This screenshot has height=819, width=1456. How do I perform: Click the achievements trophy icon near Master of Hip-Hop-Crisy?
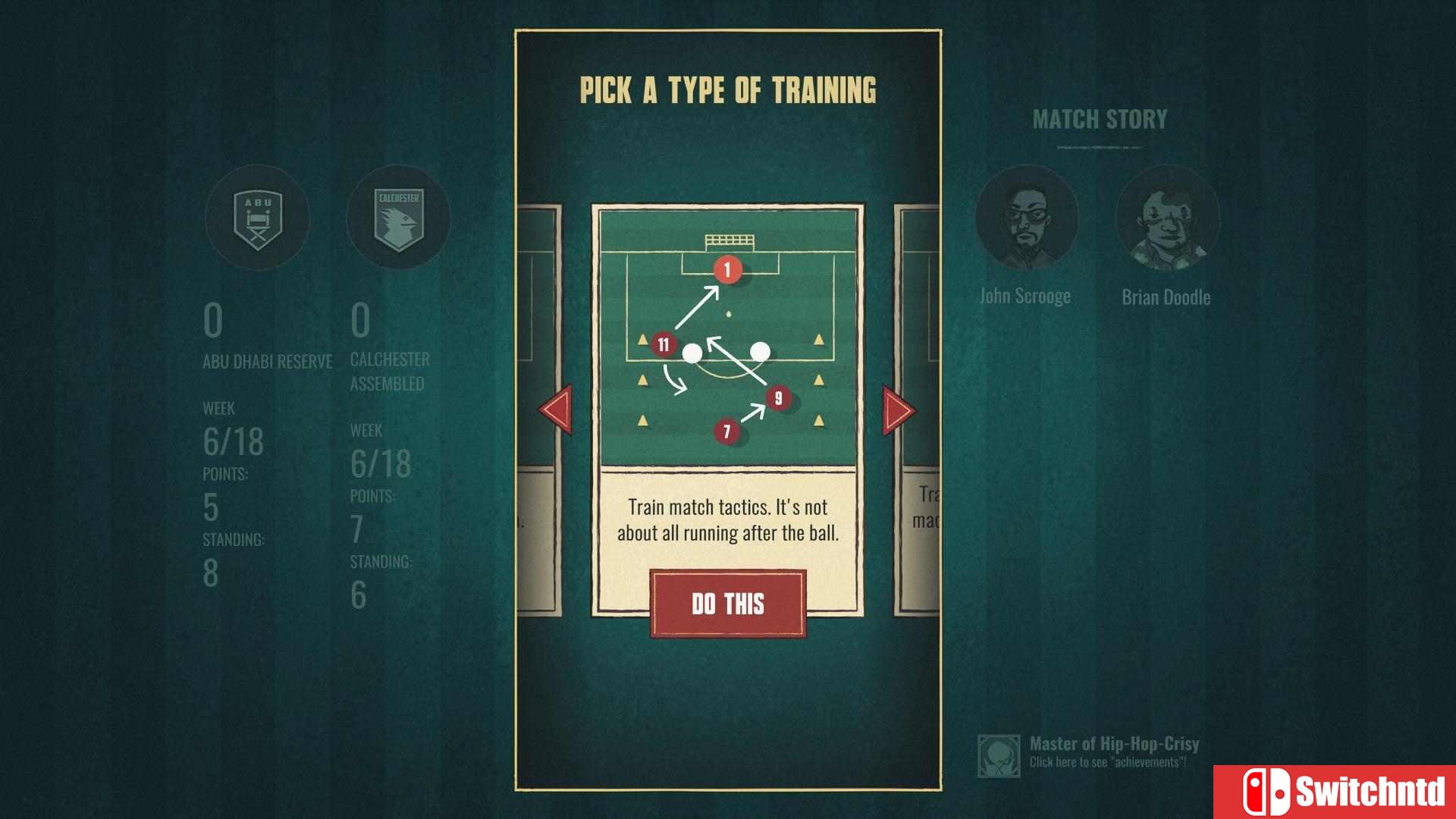point(999,754)
